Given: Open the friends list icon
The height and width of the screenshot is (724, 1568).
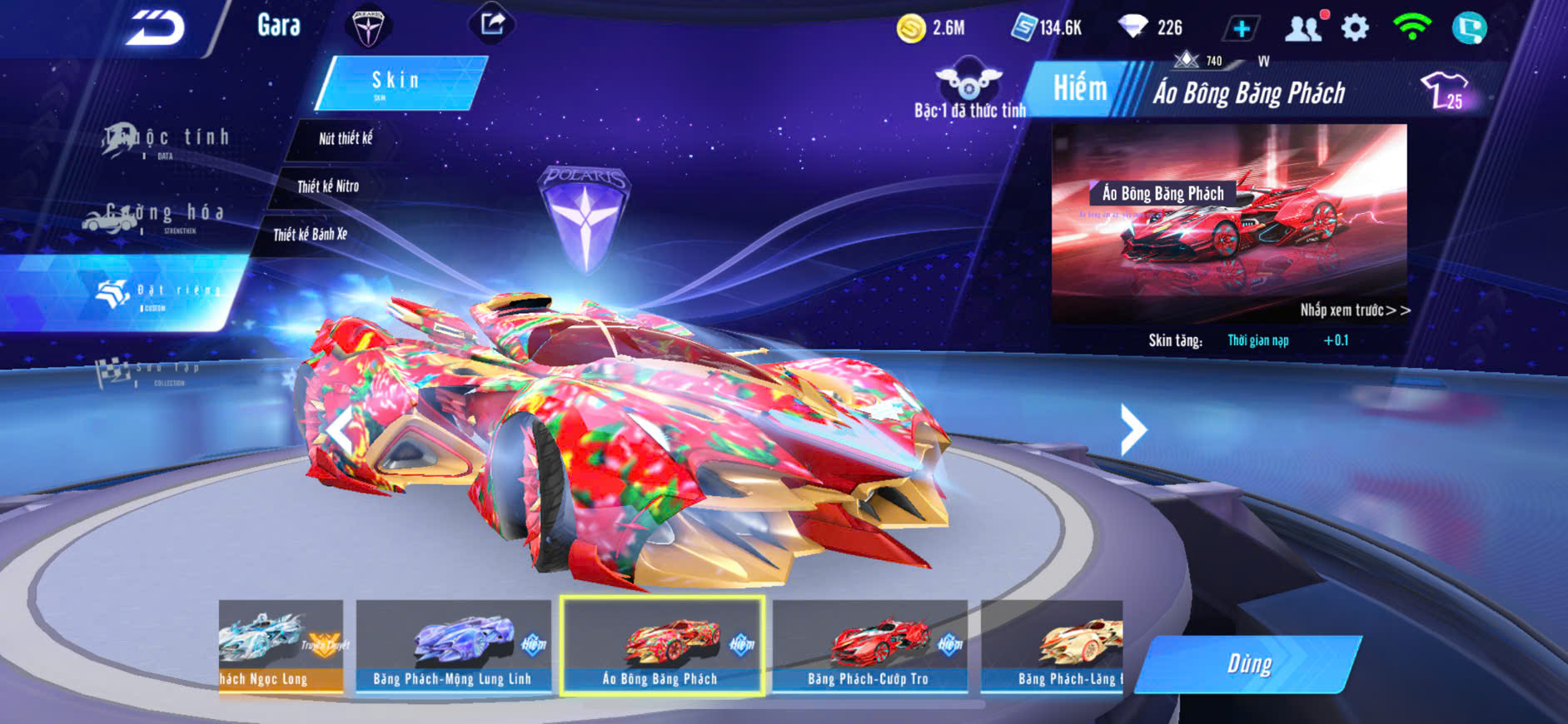Looking at the screenshot, I should click(x=1304, y=28).
